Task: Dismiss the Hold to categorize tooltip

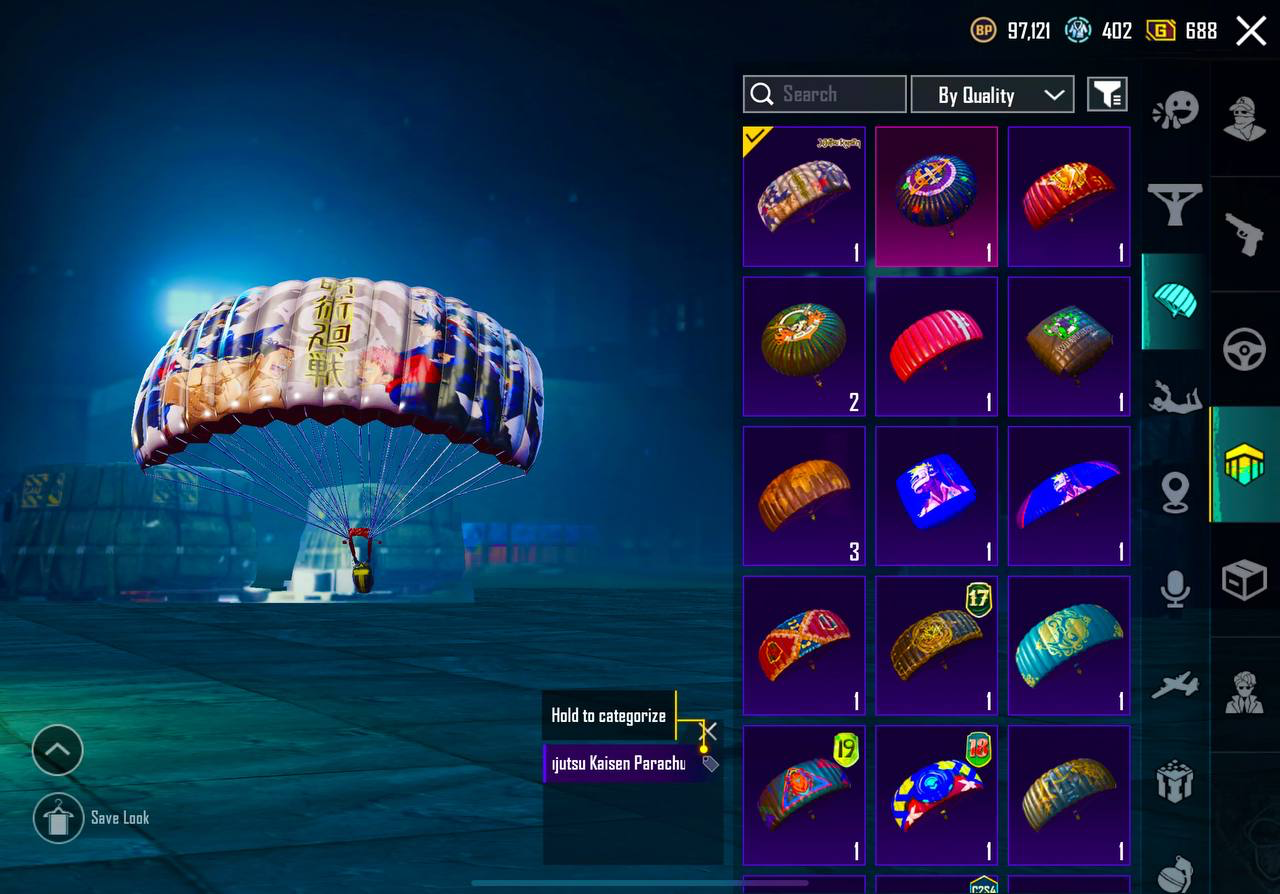Action: coord(709,731)
